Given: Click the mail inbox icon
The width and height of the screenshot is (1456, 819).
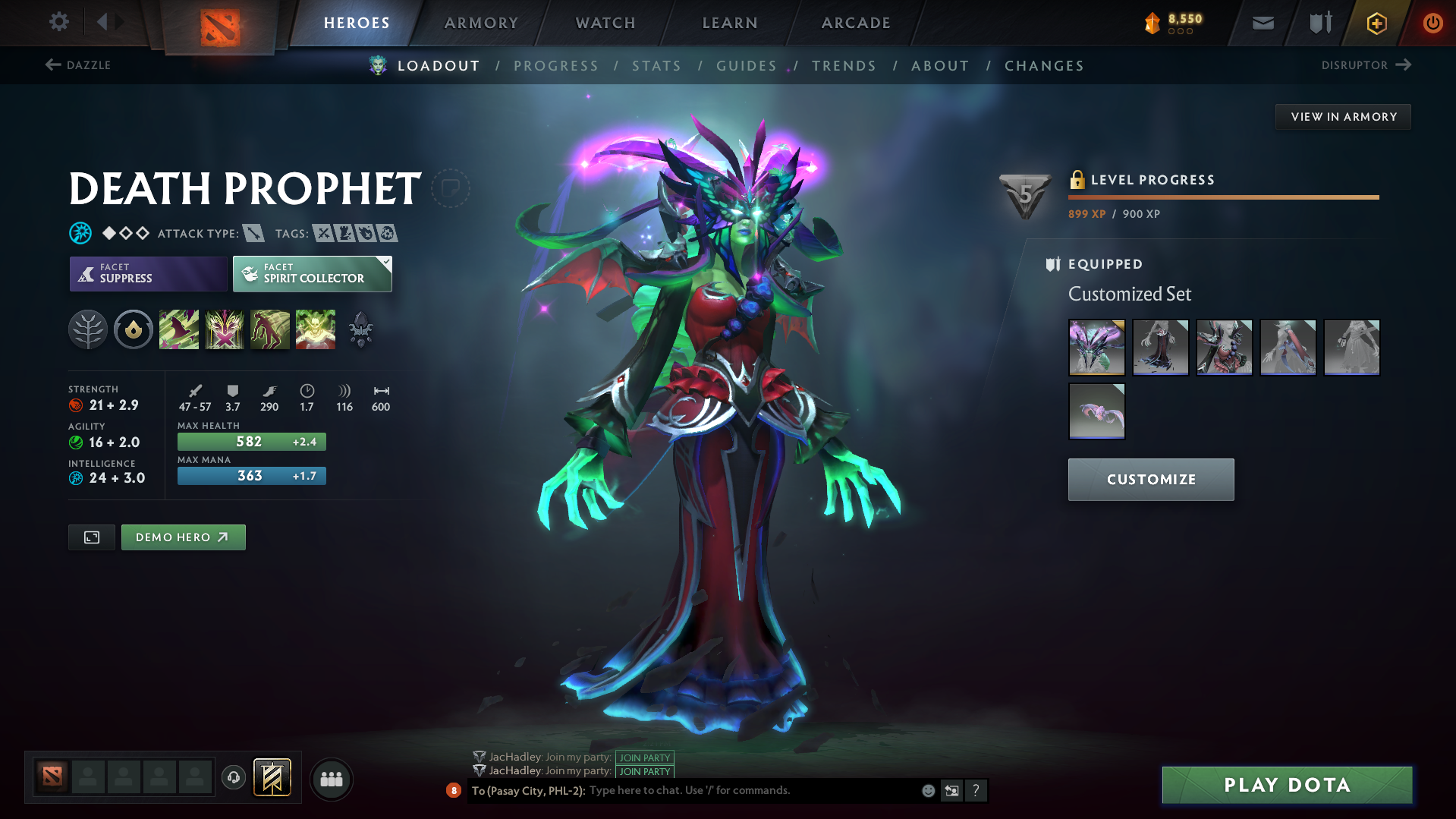Looking at the screenshot, I should point(1262,22).
